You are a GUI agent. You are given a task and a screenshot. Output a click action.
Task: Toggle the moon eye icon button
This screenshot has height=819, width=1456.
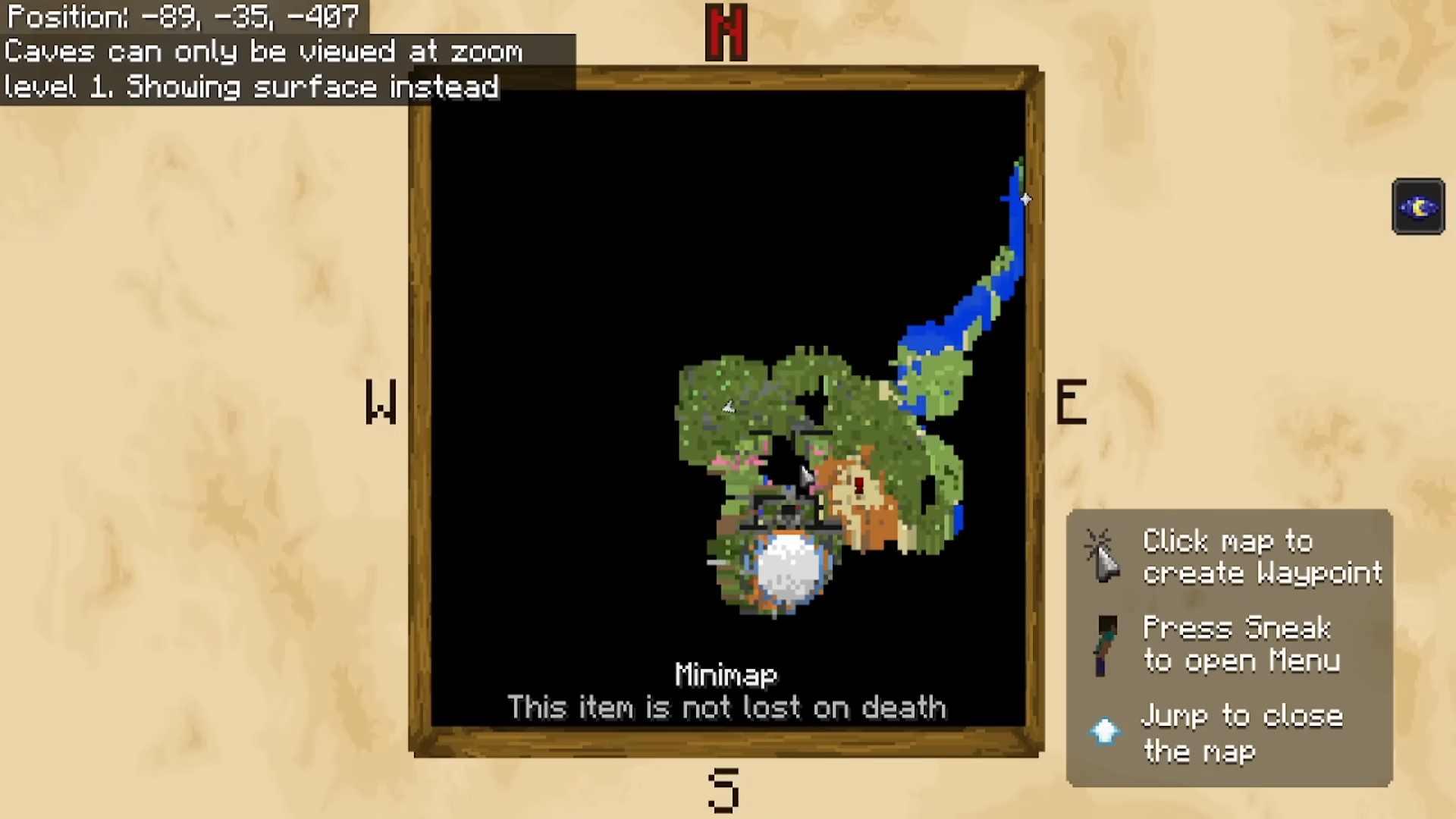[x=1418, y=207]
